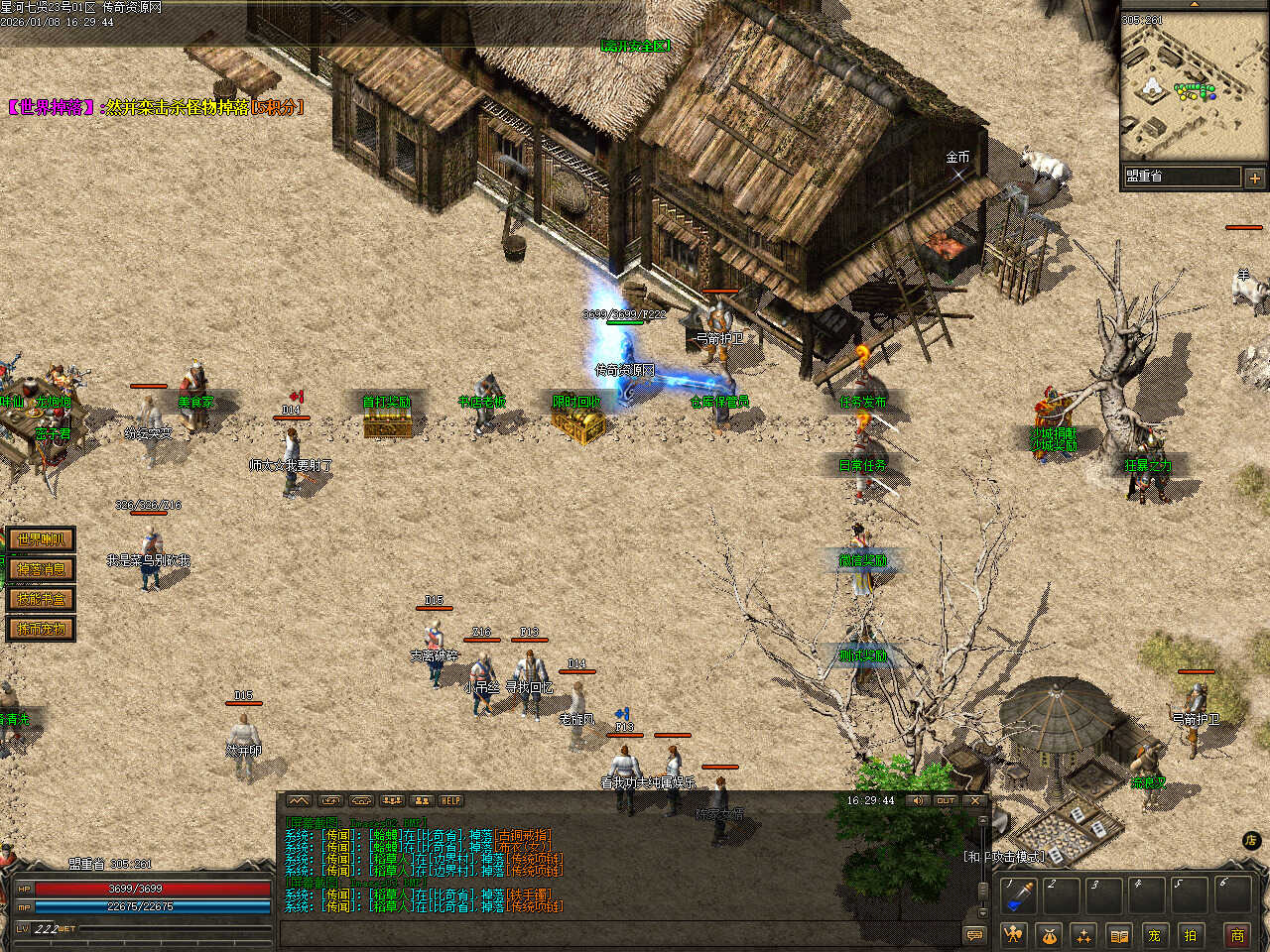This screenshot has width=1270, height=952.
Task: Close the game with the X button
Action: [975, 801]
